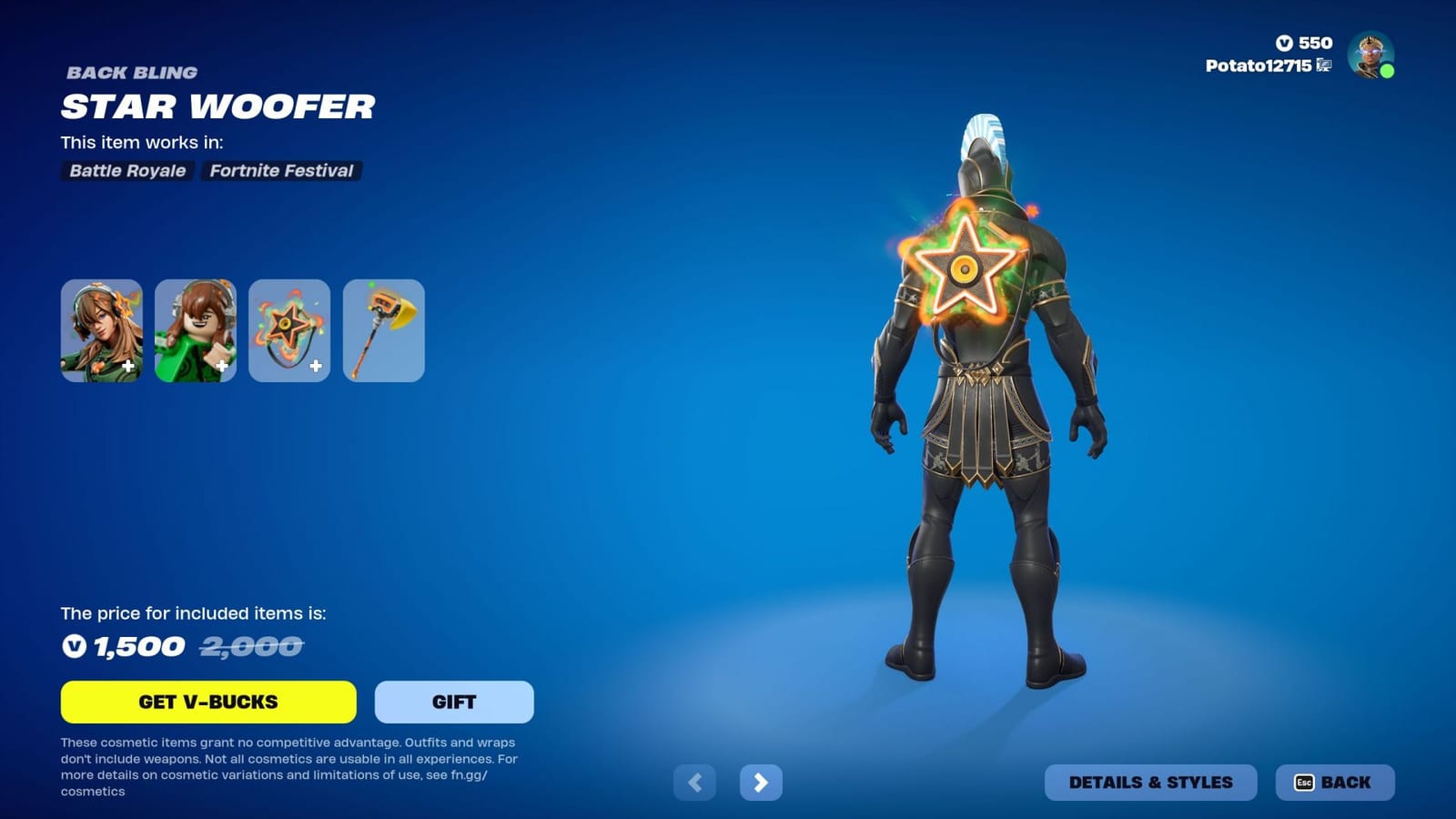The width and height of the screenshot is (1456, 819).
Task: Toggle the plus icon on the LEGO style thumbnail
Action: pos(222,367)
